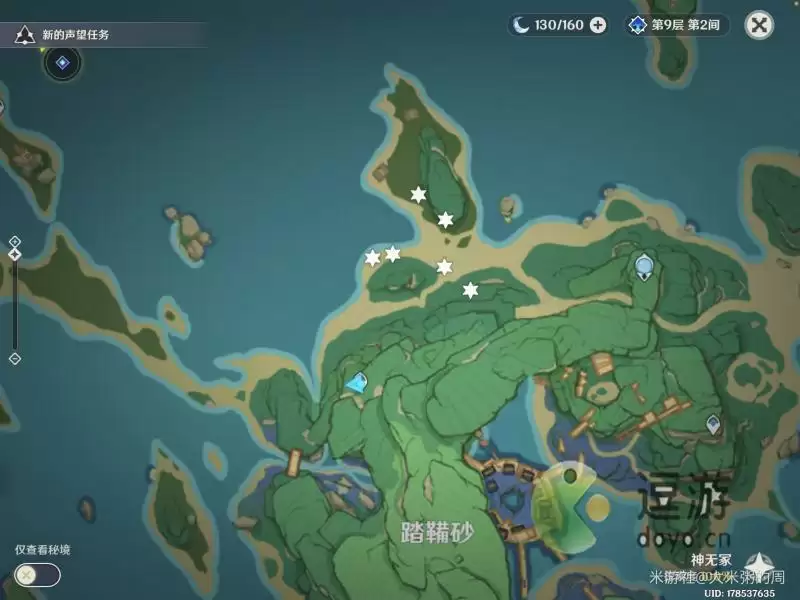
Task: Select the blue highlighted teleport waypoint marker
Action: [x=357, y=381]
